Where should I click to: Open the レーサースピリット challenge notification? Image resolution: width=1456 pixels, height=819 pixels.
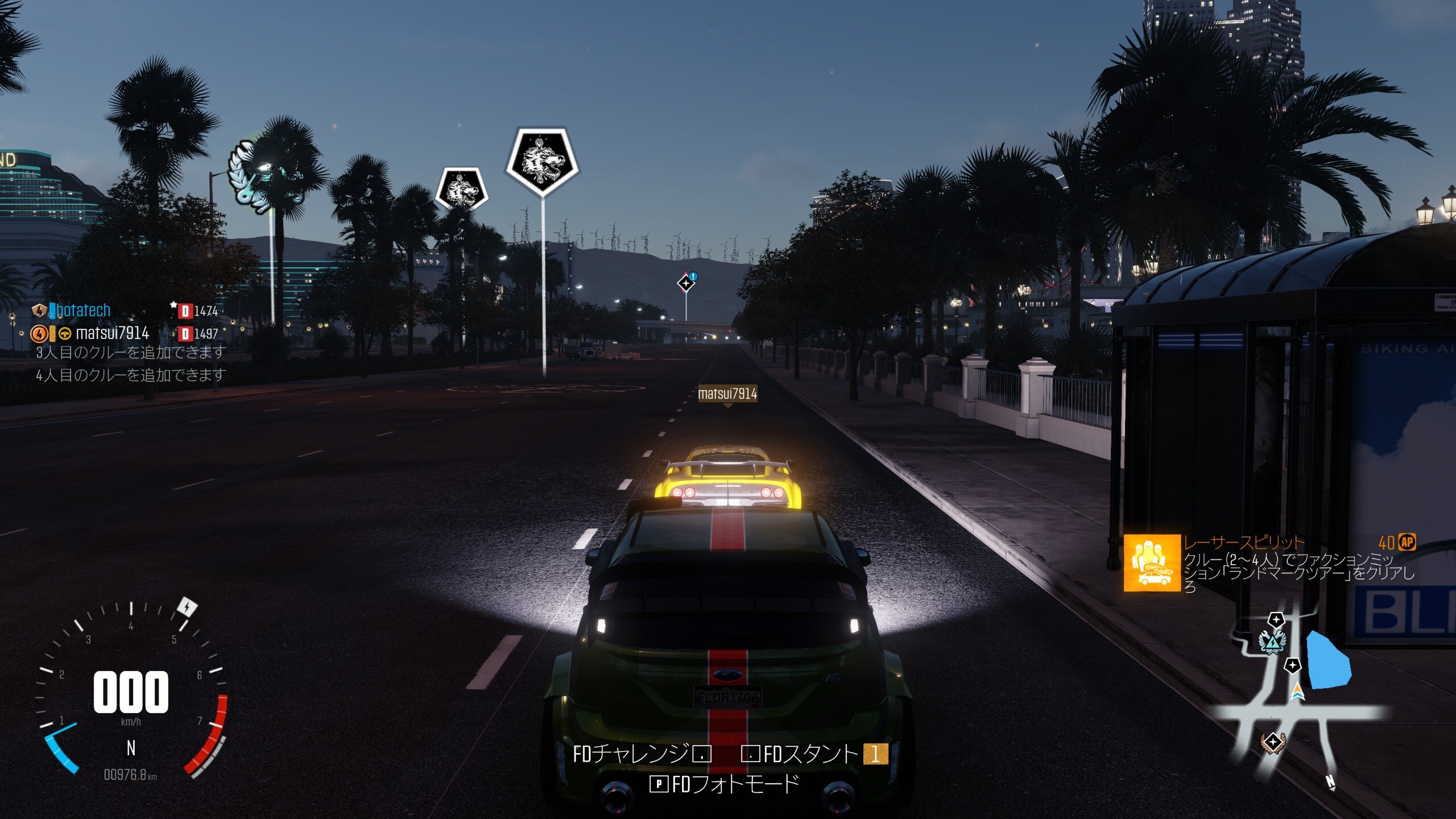(1269, 563)
